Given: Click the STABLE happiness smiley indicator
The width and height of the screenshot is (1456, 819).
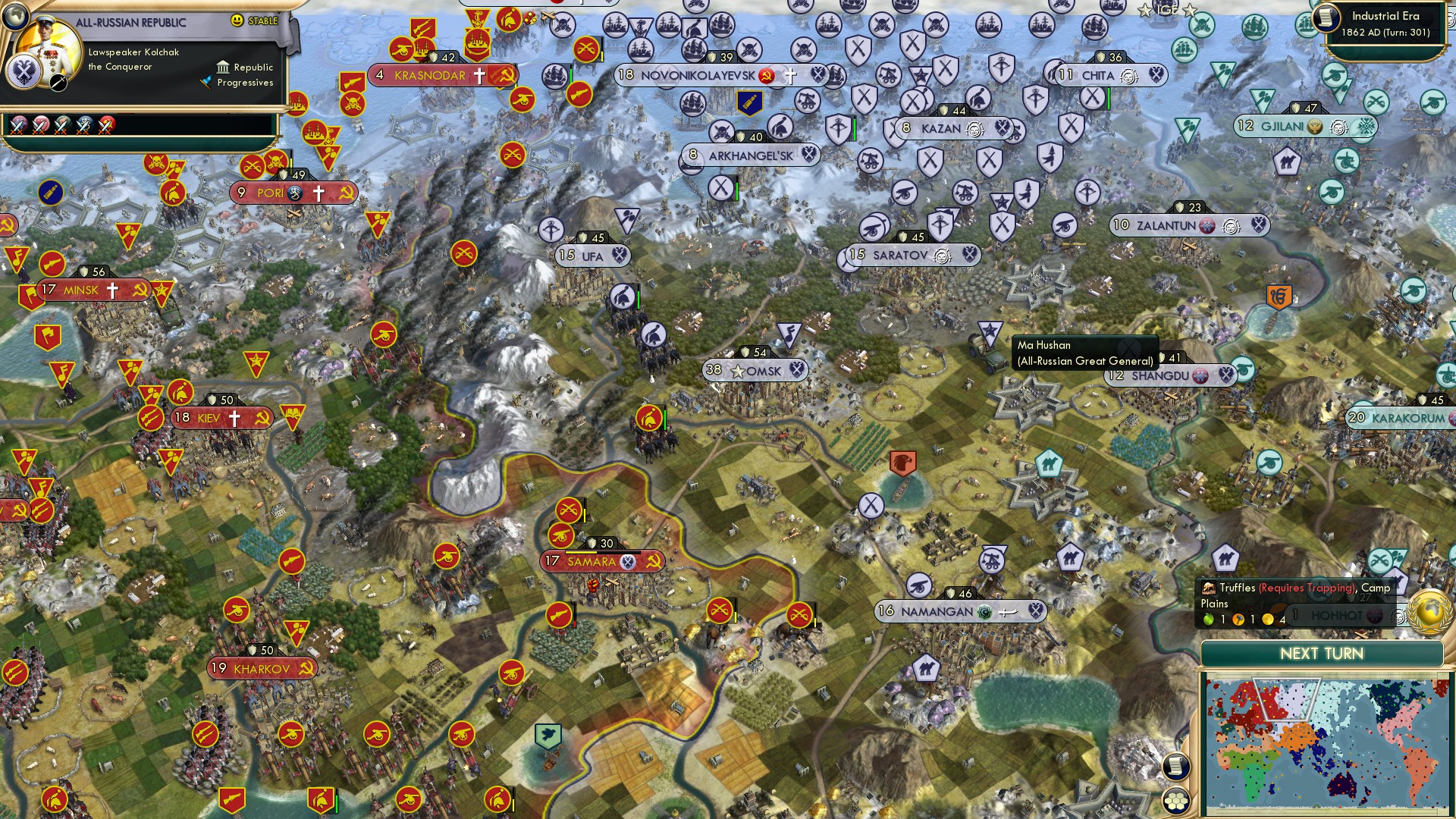Looking at the screenshot, I should pyautogui.click(x=237, y=20).
